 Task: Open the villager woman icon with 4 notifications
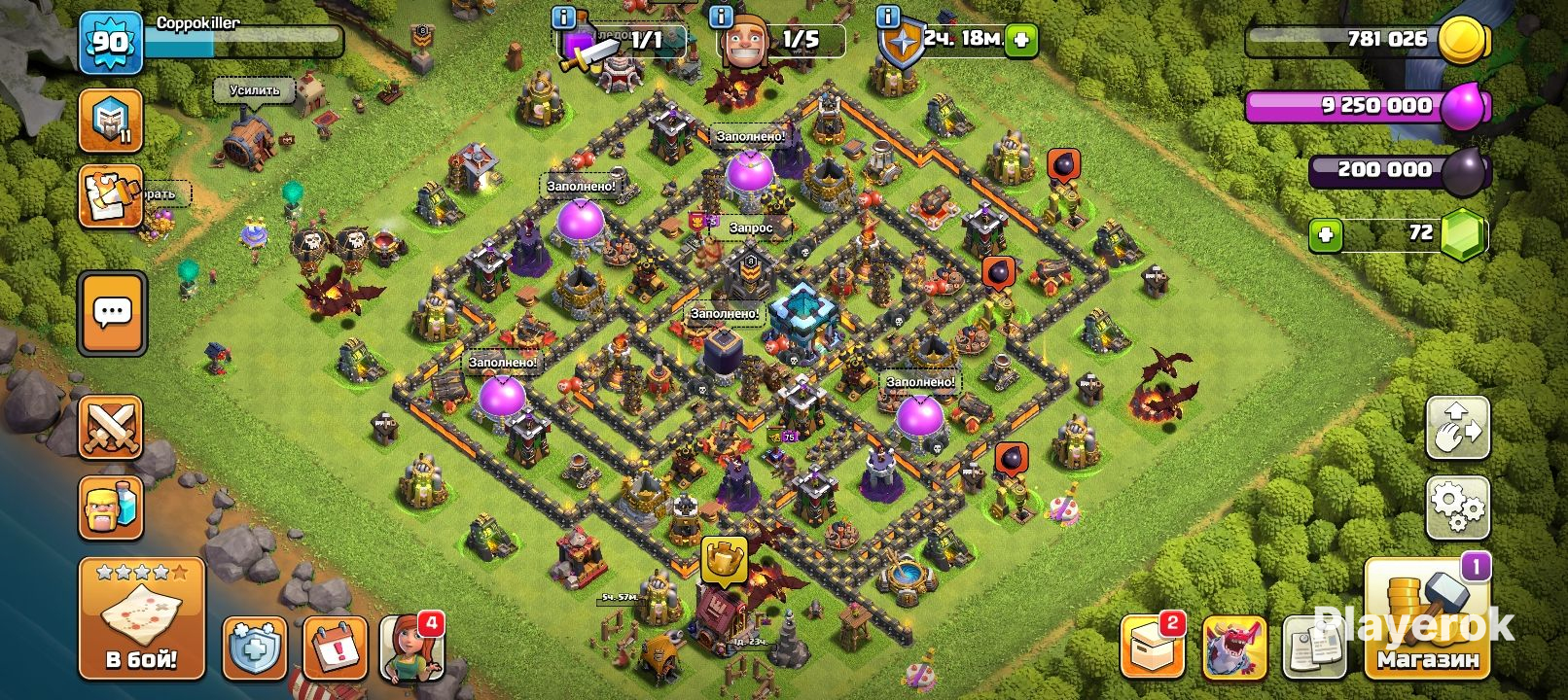click(411, 647)
